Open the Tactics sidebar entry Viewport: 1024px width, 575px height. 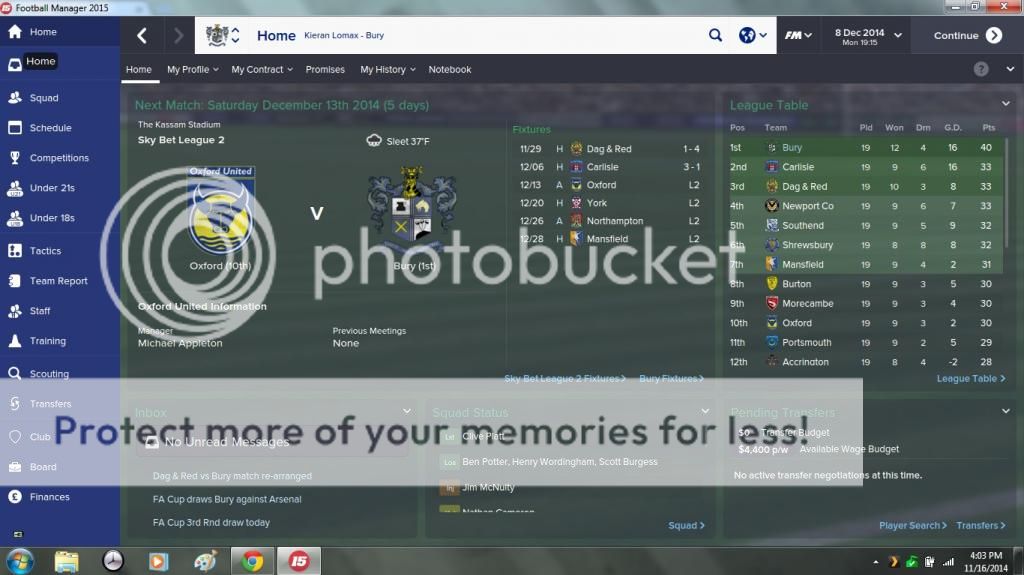45,251
